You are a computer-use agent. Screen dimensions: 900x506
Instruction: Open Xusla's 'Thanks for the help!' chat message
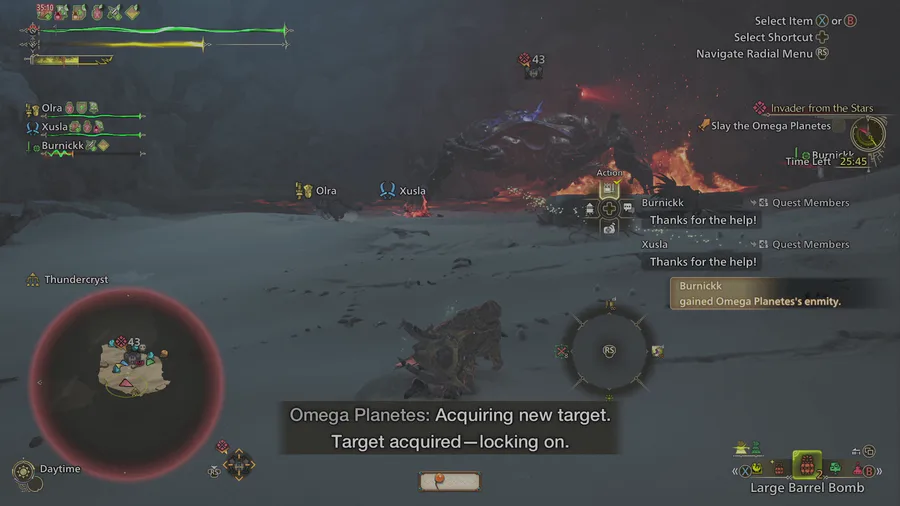[x=703, y=262]
